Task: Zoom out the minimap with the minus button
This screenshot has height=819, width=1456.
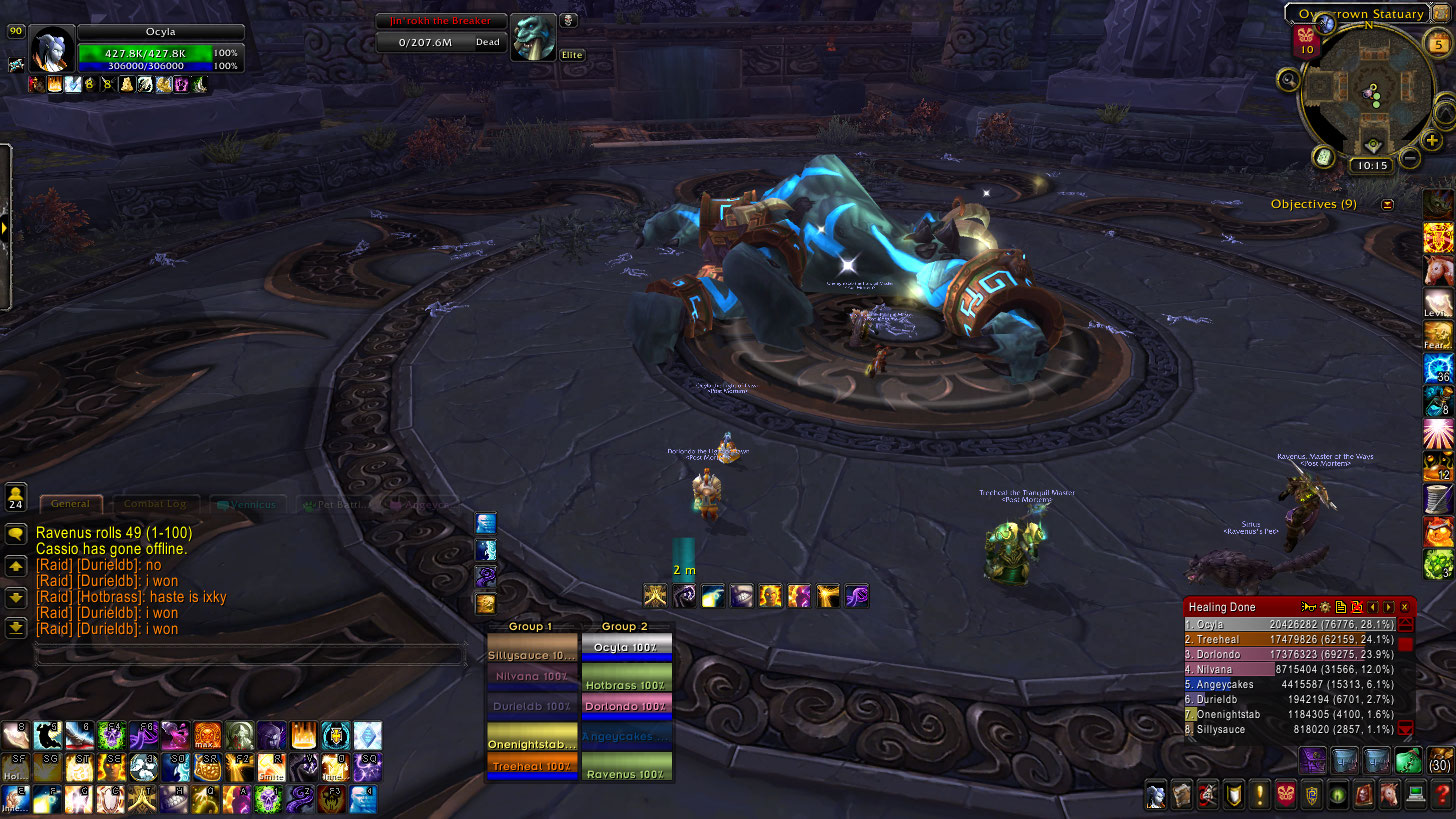Action: pos(1410,157)
